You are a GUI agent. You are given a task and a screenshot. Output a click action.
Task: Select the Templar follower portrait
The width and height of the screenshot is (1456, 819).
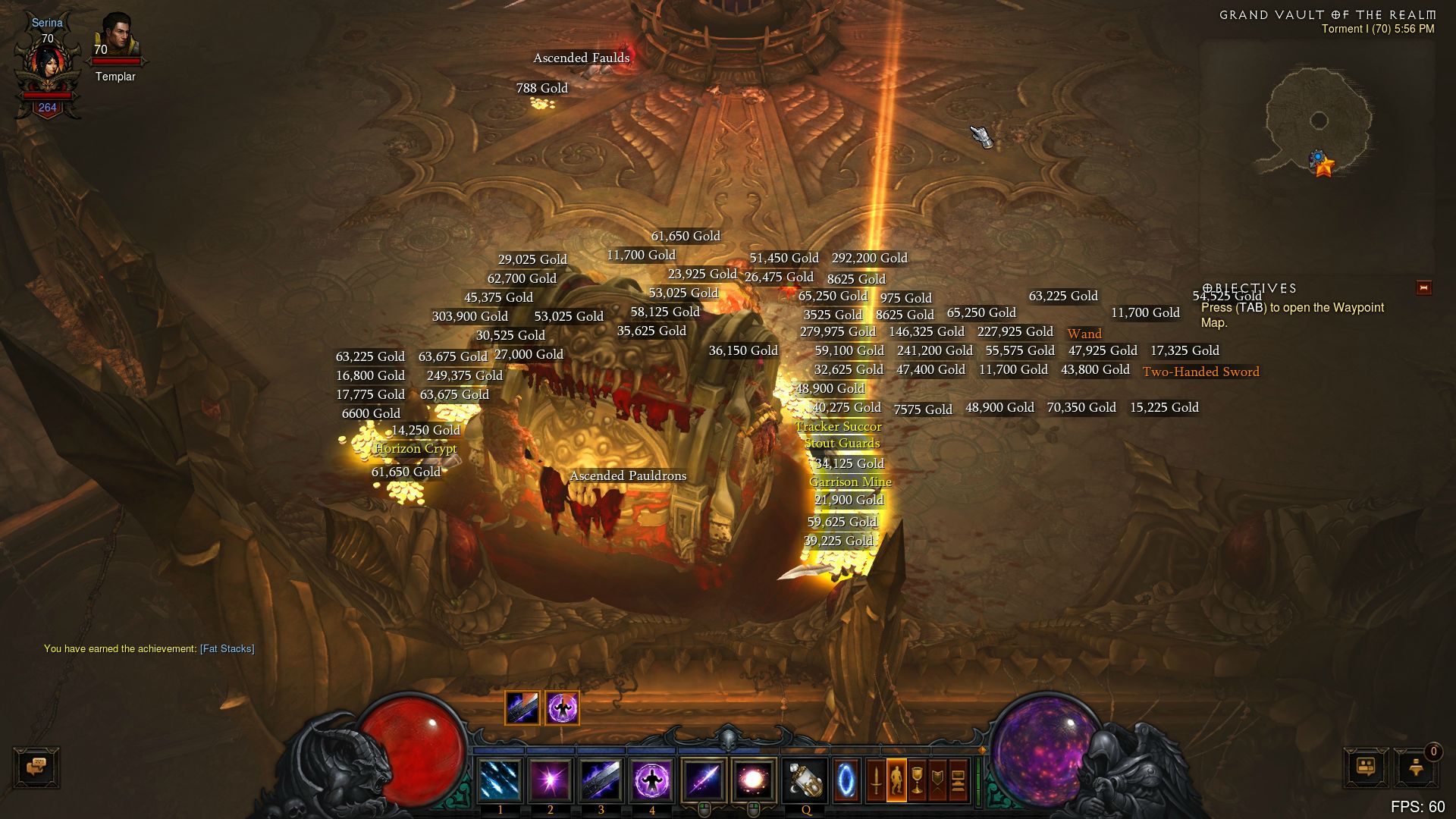coord(116,39)
